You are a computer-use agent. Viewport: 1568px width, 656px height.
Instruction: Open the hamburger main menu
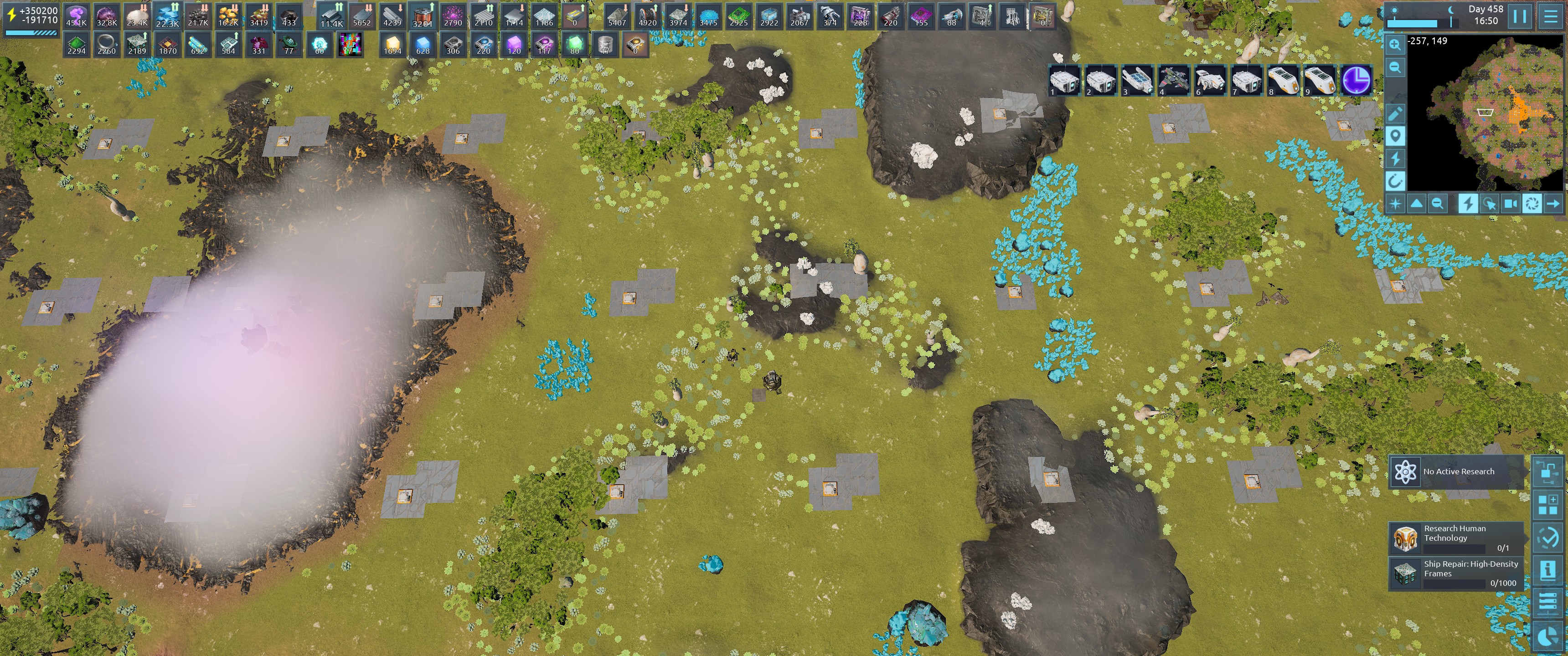(x=1550, y=16)
